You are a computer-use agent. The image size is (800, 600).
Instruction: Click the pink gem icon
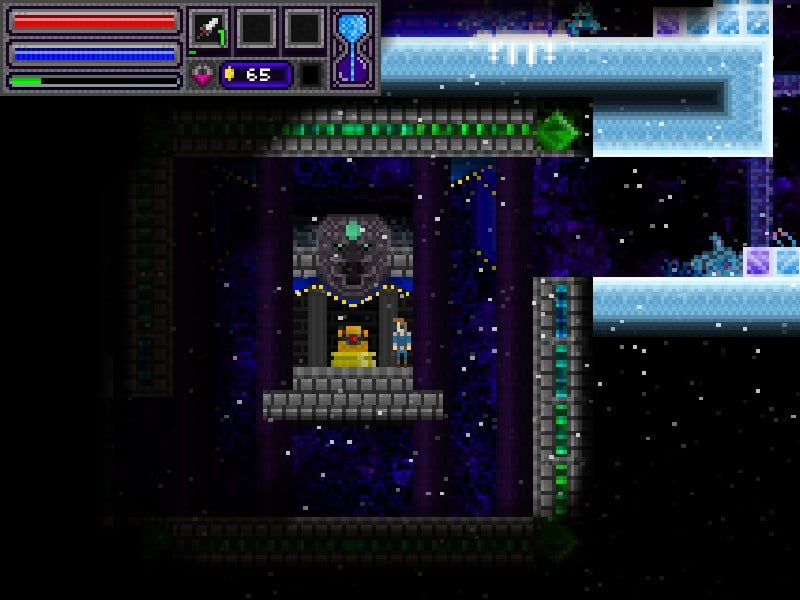(x=201, y=75)
